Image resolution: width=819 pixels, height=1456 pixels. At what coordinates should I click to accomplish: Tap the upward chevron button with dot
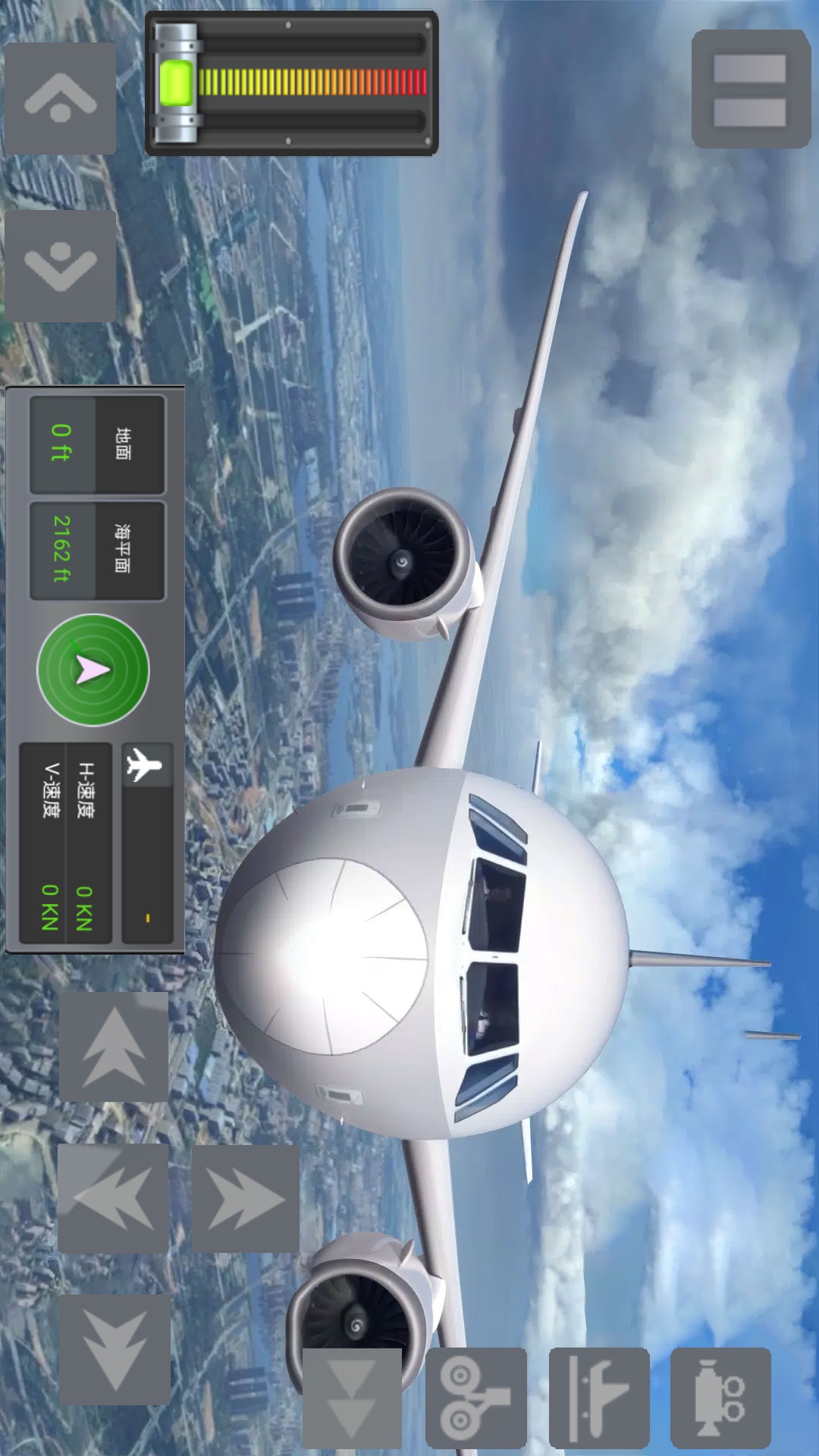(x=60, y=99)
